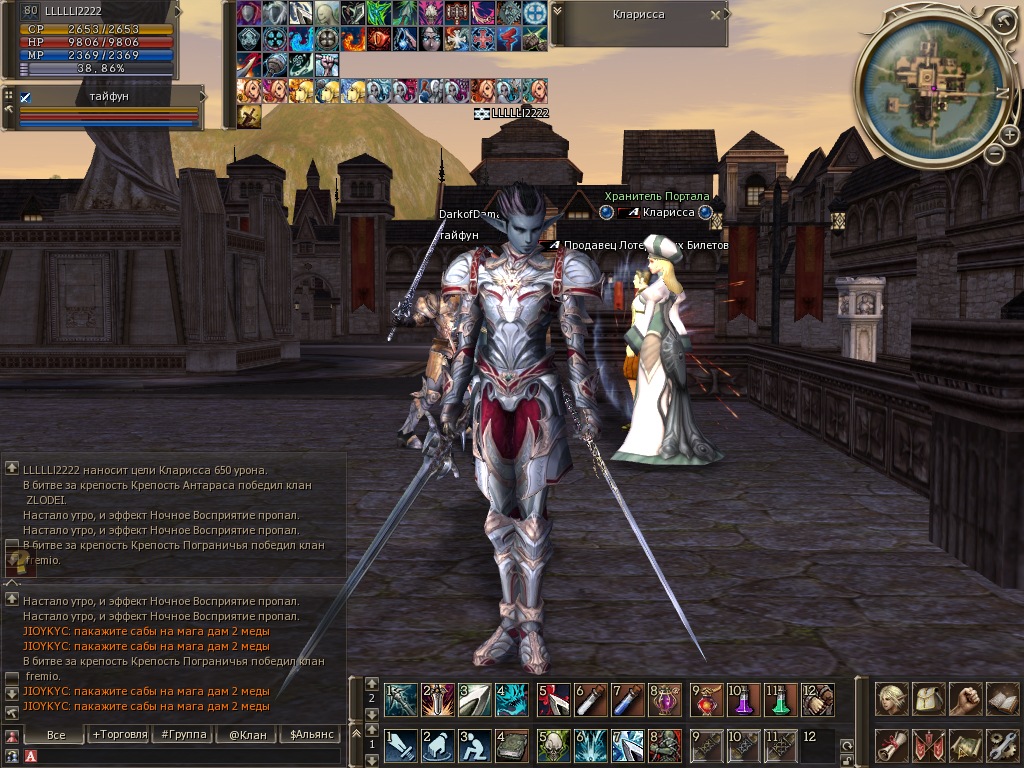Viewport: 1024px width, 768px height.
Task: Drink the green potion in slot 11
Action: pos(781,699)
